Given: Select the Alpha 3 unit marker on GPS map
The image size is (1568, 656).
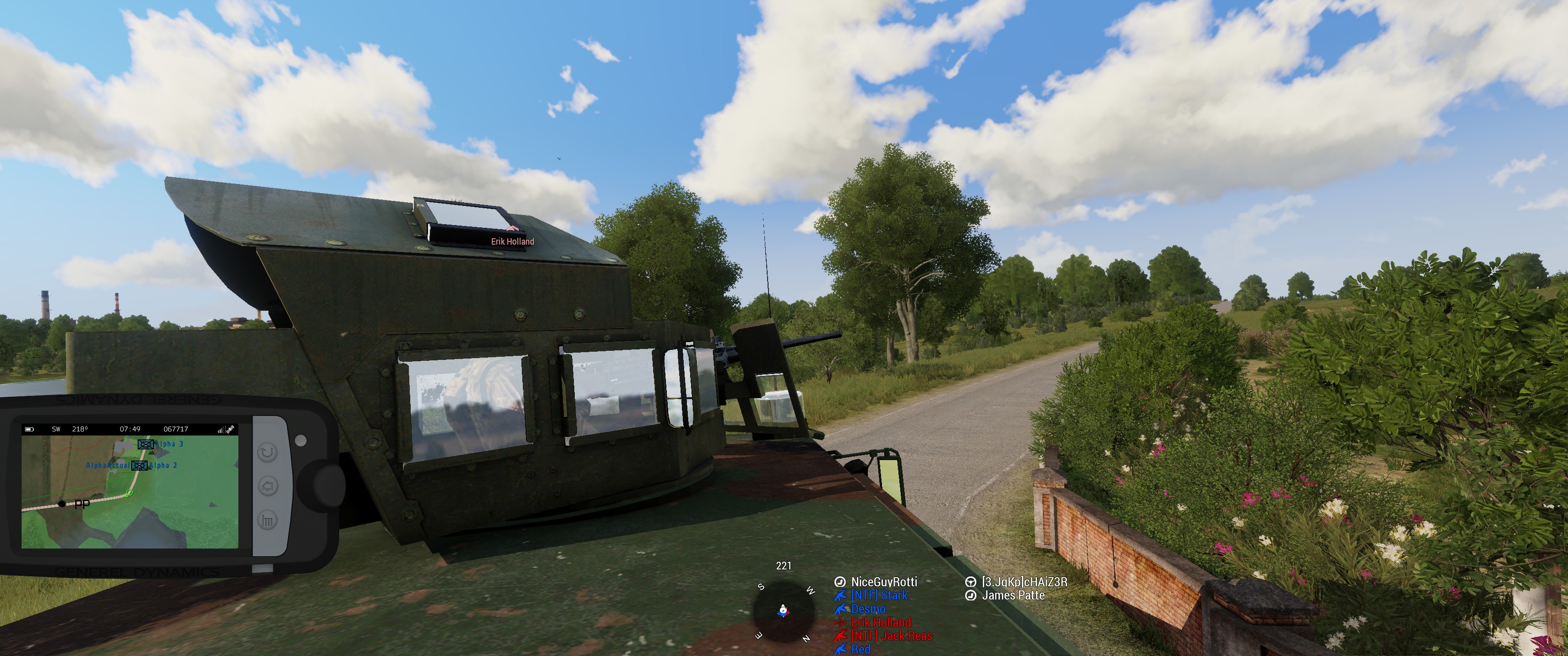Looking at the screenshot, I should (x=145, y=444).
